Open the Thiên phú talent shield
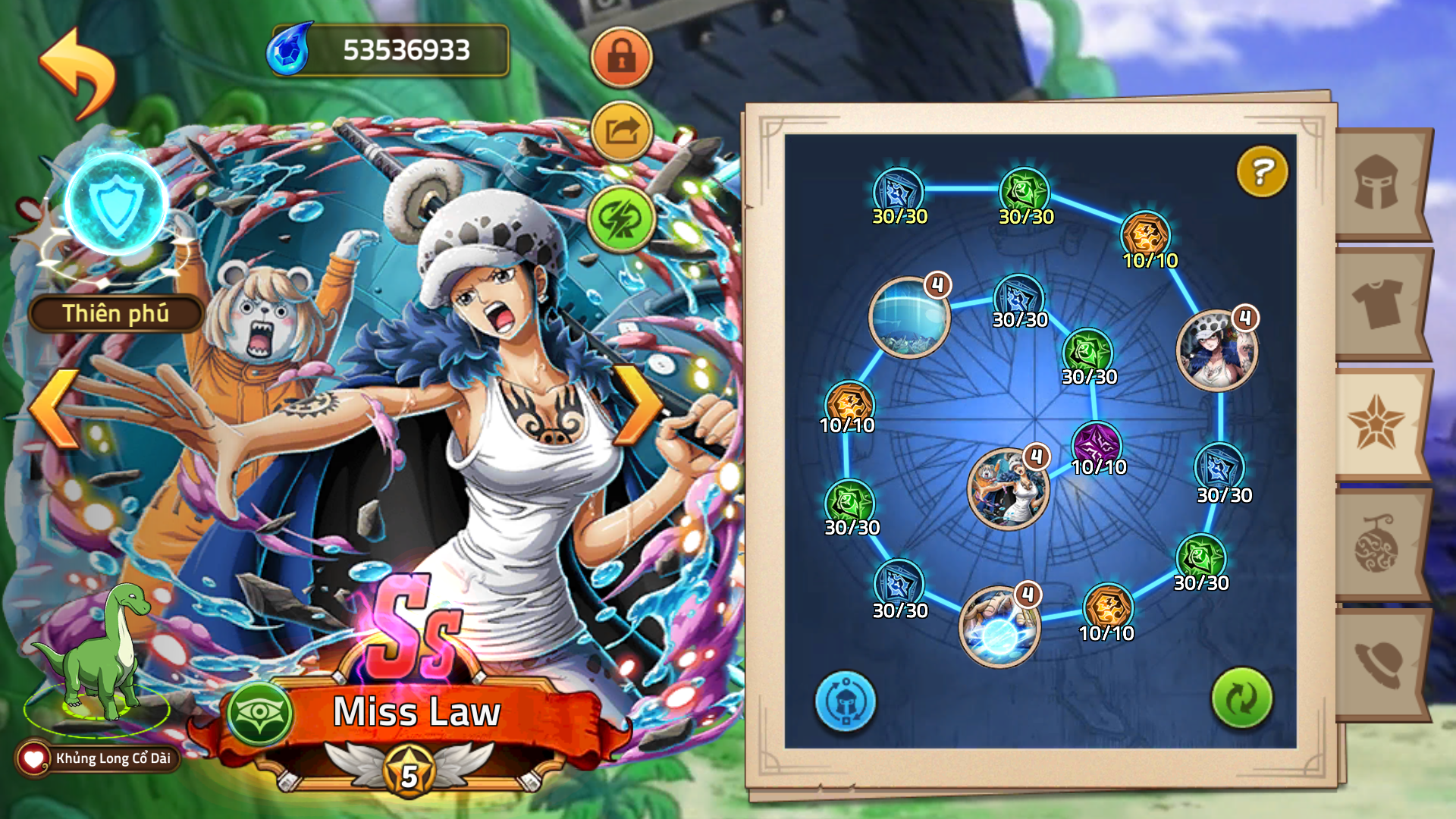The height and width of the screenshot is (819, 1456). pyautogui.click(x=116, y=205)
